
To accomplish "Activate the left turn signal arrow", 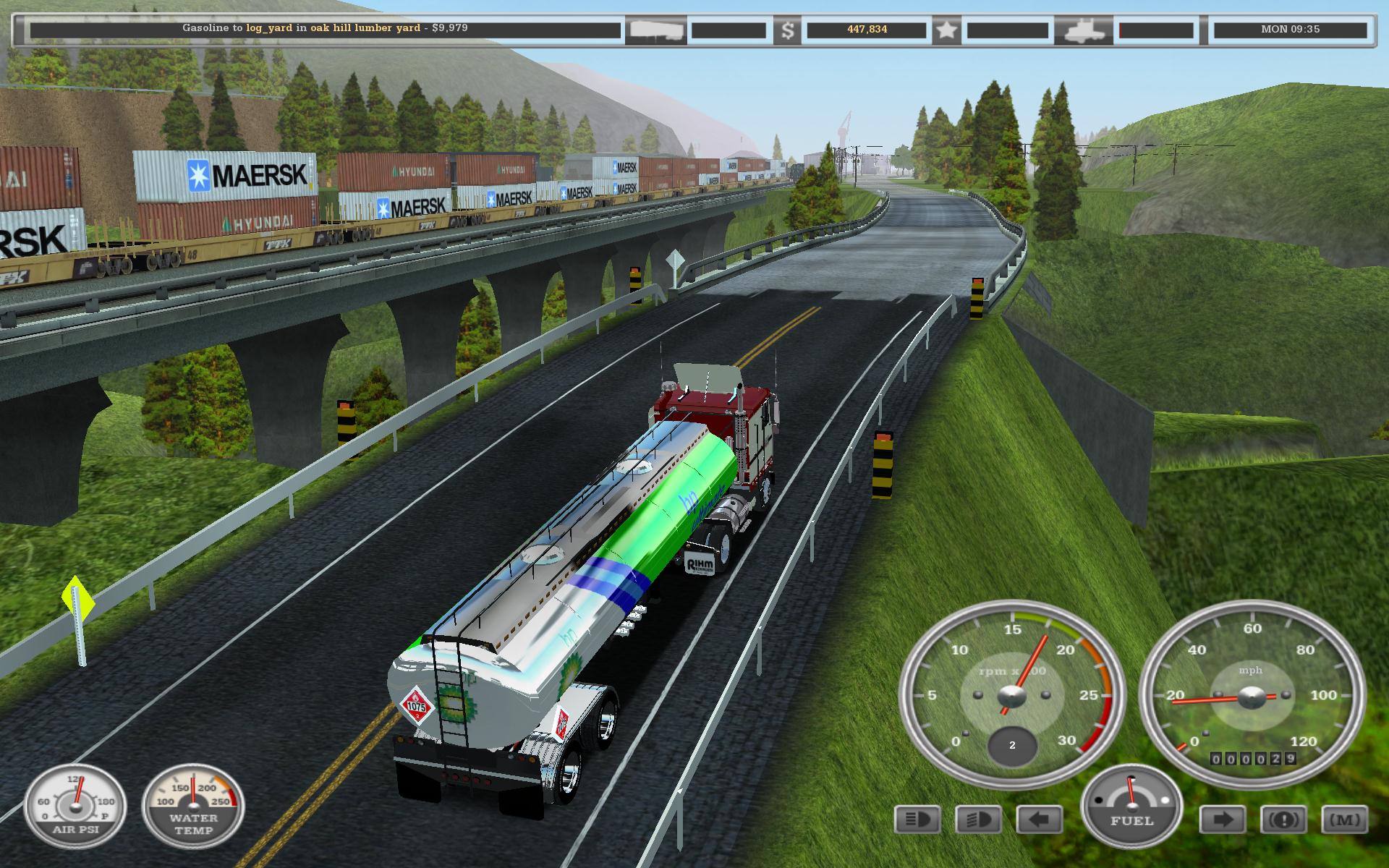I will click(1040, 820).
